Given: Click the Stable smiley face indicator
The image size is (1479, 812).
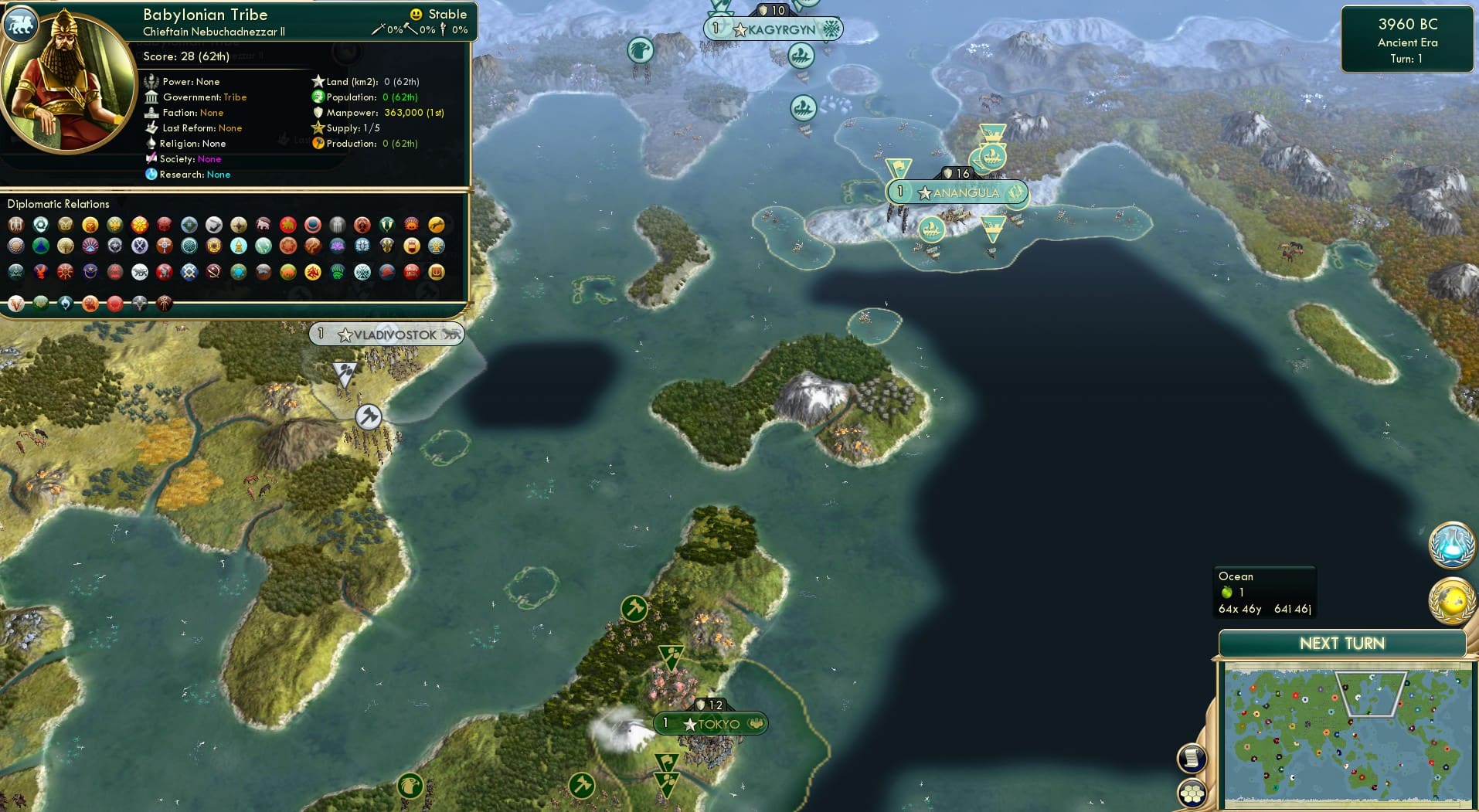Looking at the screenshot, I should 416,14.
